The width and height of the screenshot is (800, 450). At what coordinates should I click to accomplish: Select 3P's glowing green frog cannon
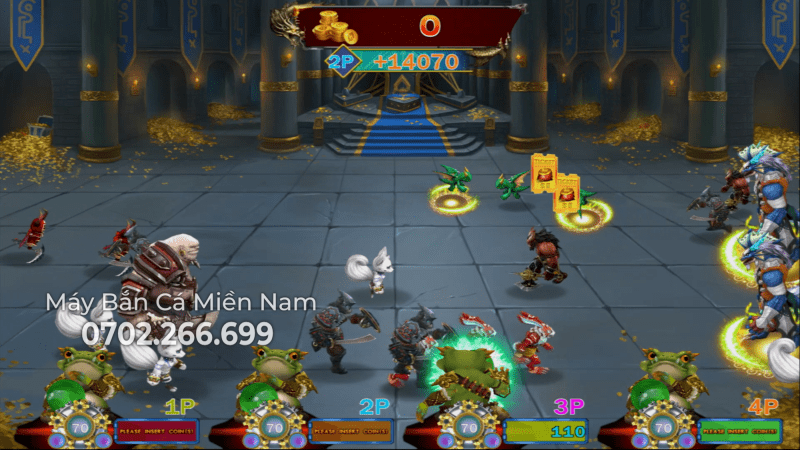pos(464,374)
